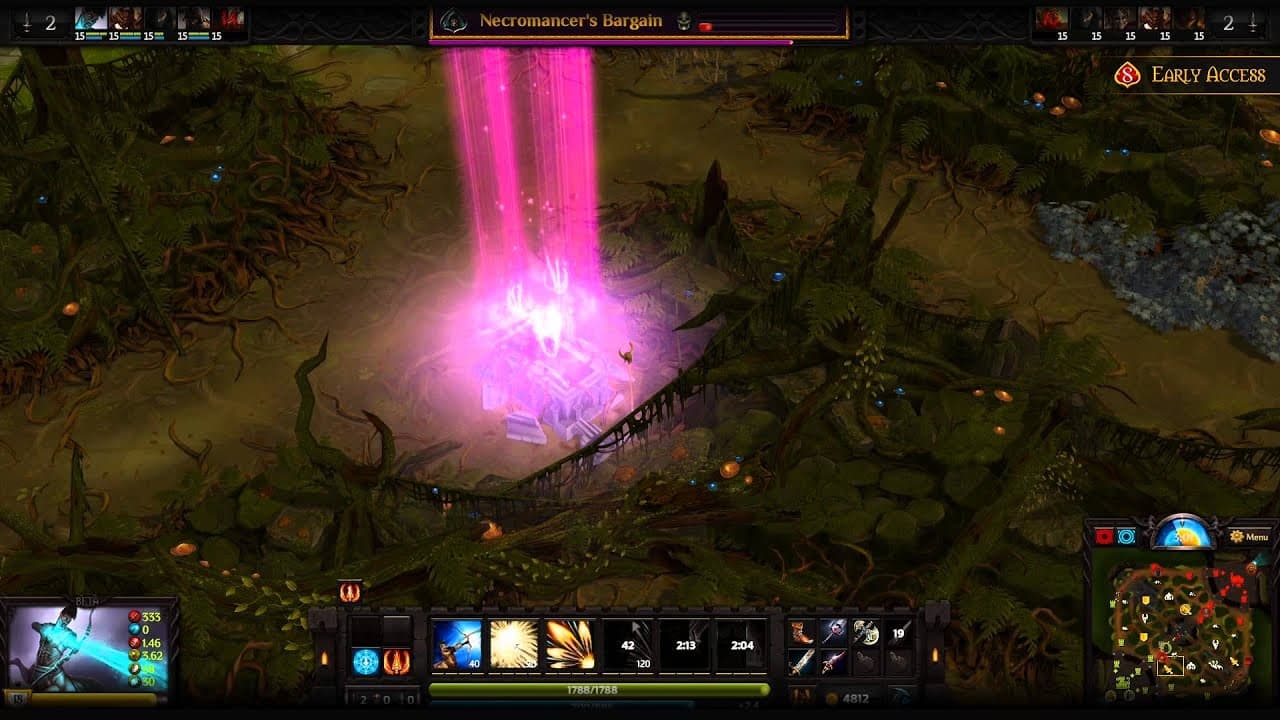Open the in-game Menu with the gear button
Screen dimensions: 1280x720
1237,537
